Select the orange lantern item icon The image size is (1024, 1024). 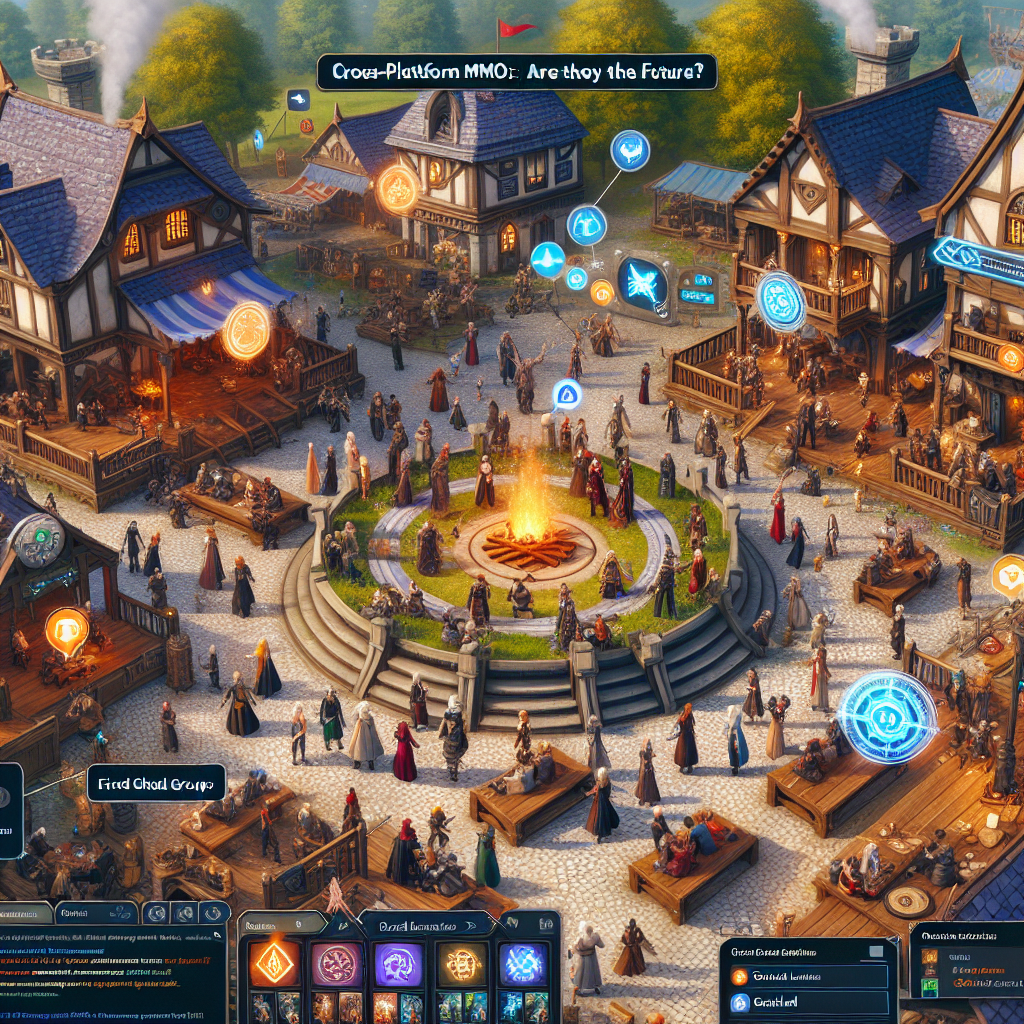click(930, 957)
